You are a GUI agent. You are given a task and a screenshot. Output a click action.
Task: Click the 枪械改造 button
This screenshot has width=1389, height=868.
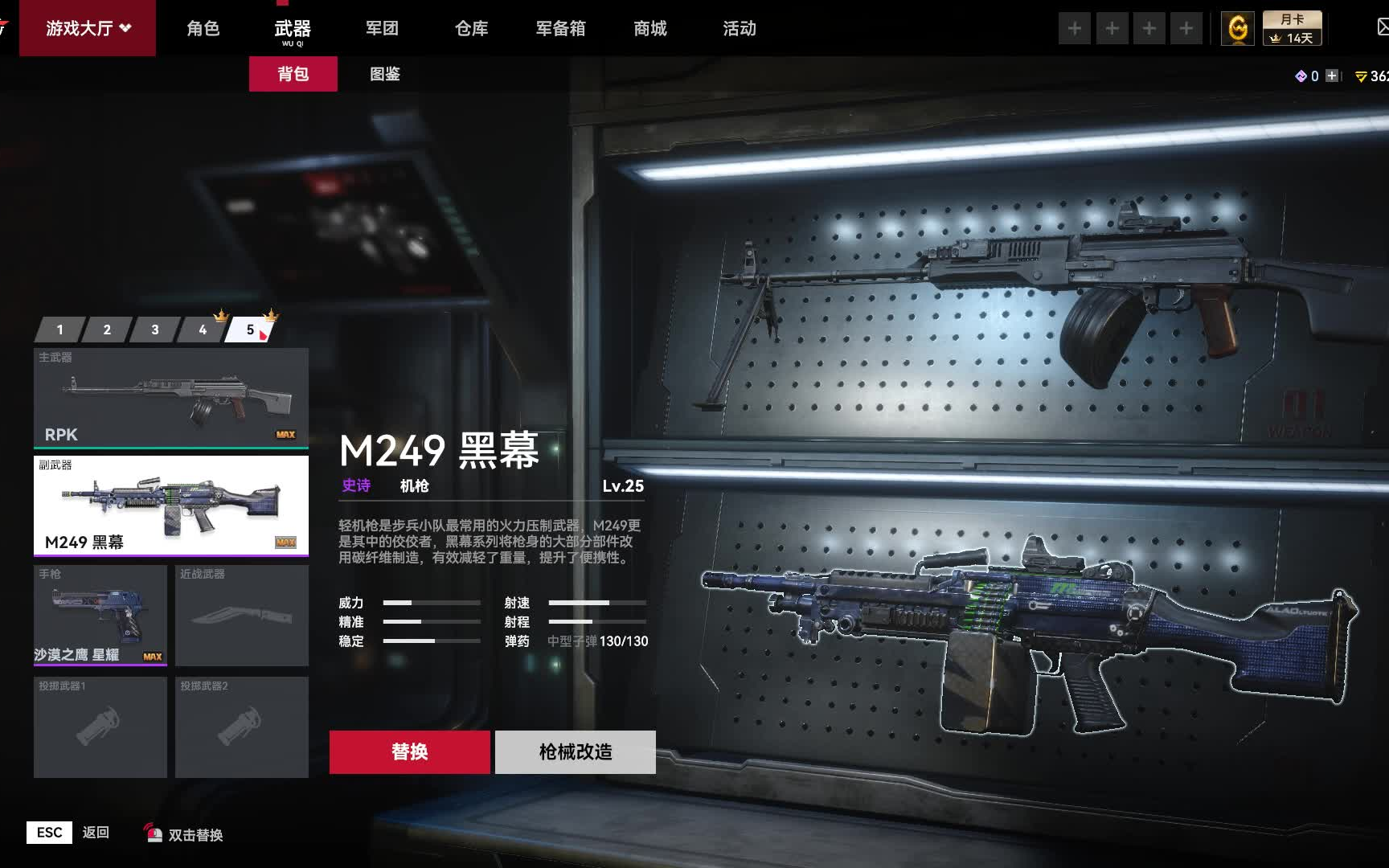[x=576, y=752]
